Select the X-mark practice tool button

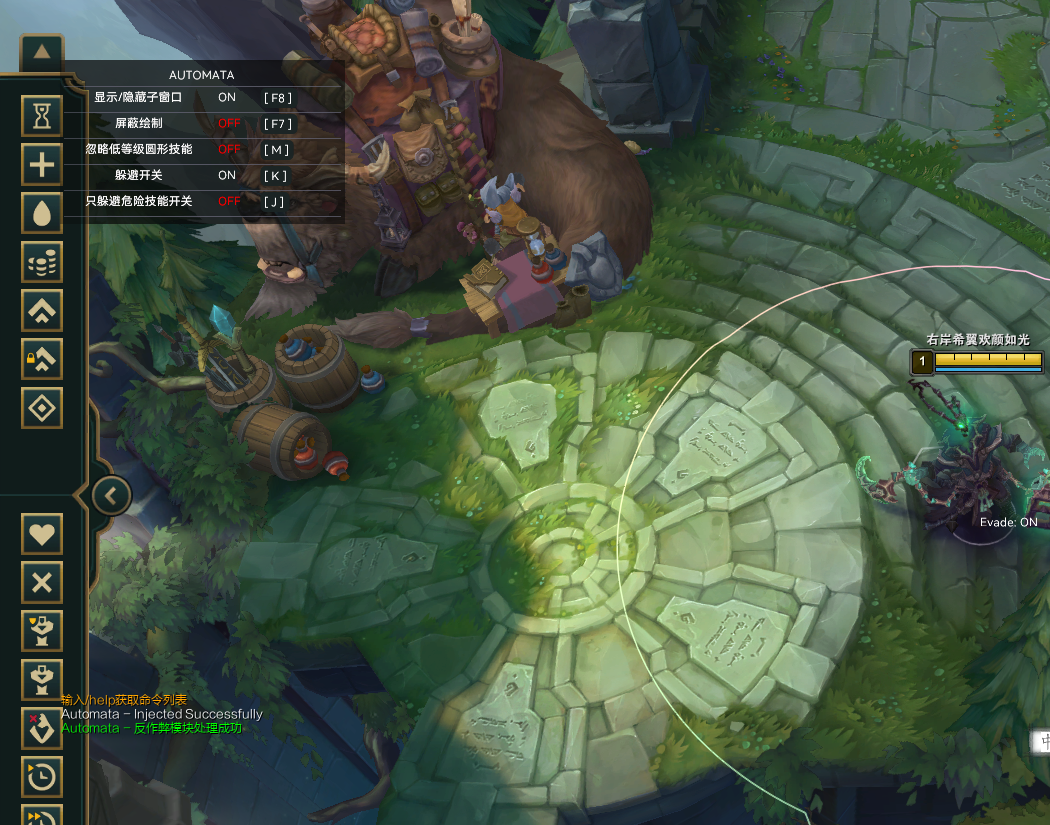42,582
